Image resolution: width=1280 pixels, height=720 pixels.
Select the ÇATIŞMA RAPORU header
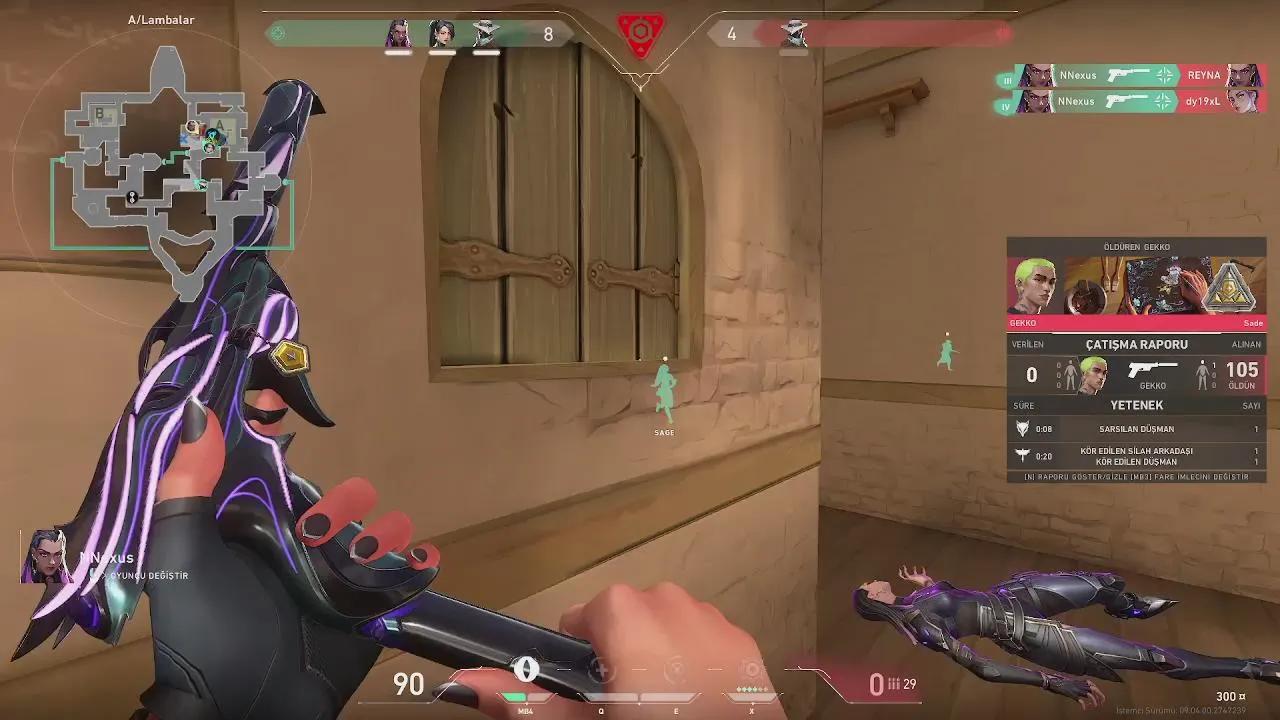click(1135, 344)
